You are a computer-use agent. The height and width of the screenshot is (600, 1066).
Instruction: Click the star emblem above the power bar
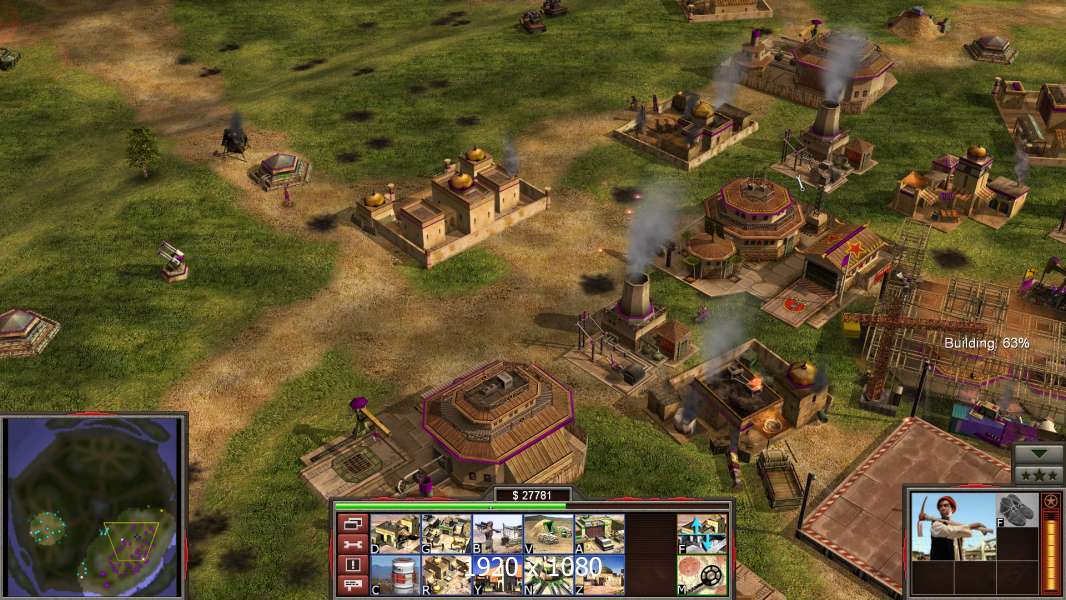tap(1050, 500)
